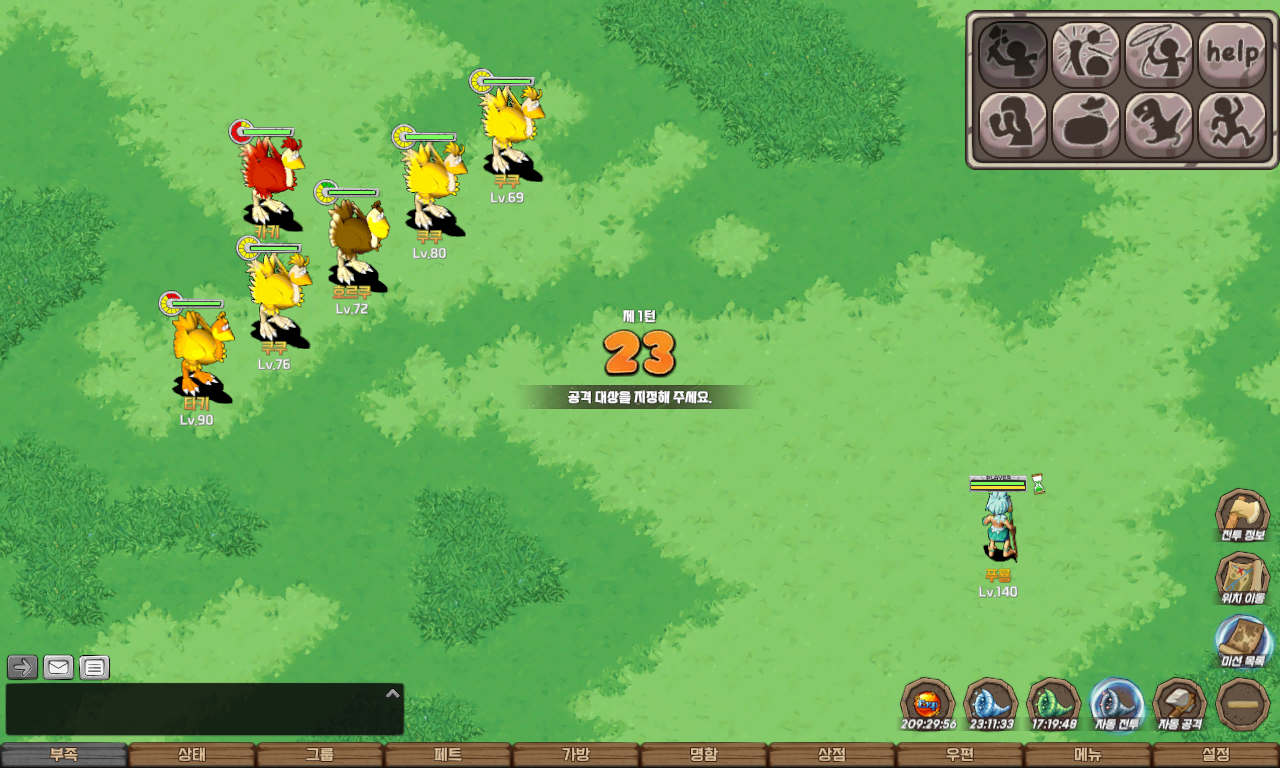
Task: Expand the chat box with the up arrow
Action: 393,693
